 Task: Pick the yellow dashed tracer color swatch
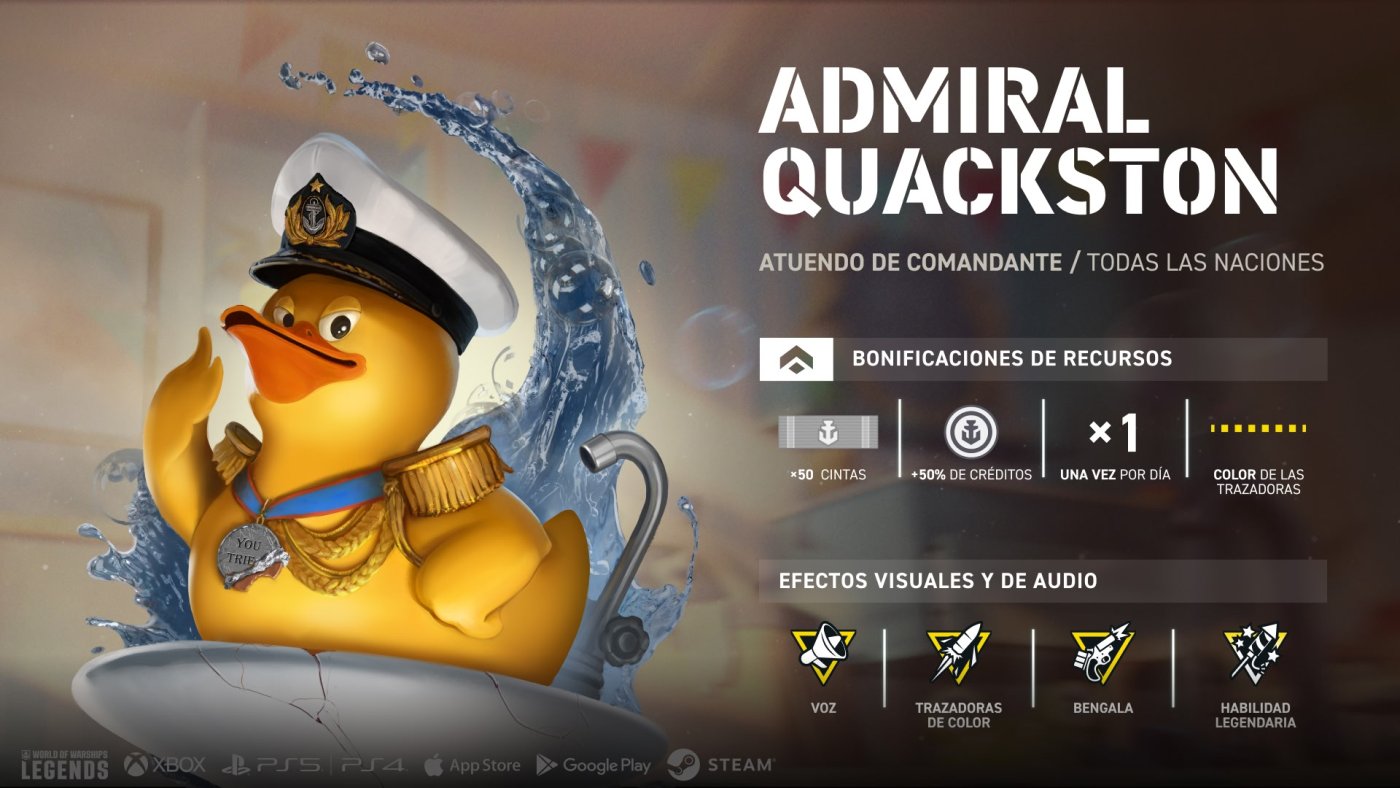pyautogui.click(x=1258, y=428)
